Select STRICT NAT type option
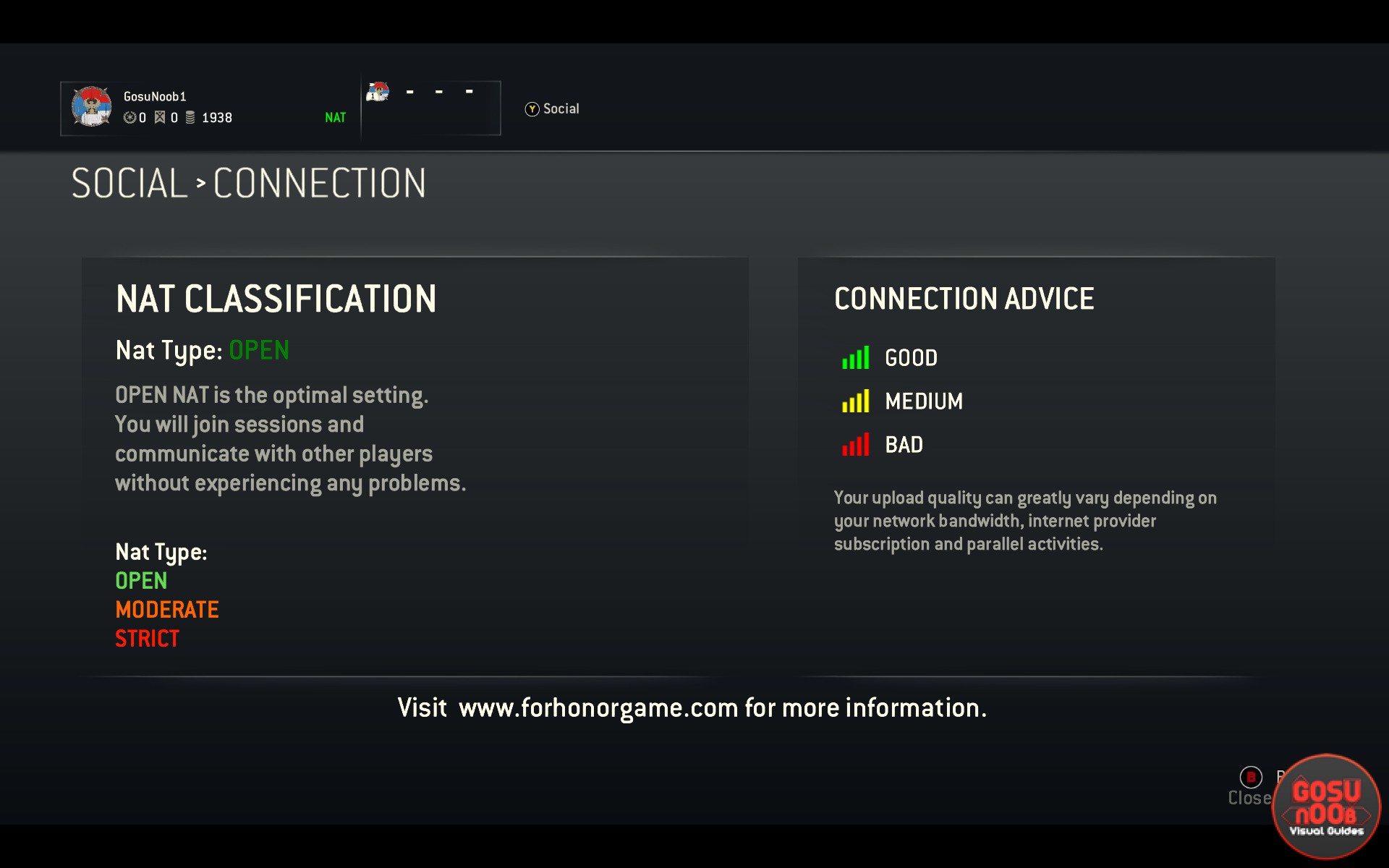 point(147,639)
